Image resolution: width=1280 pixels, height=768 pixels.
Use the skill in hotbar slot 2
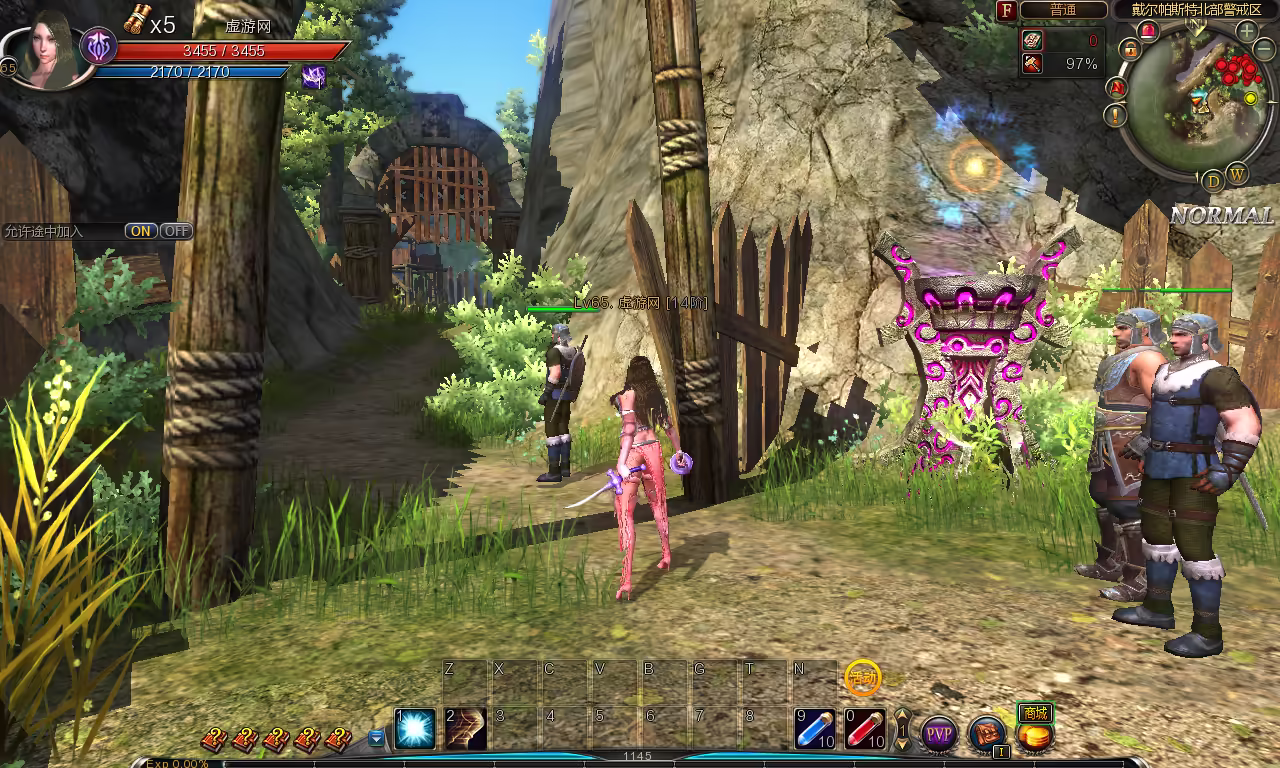tap(466, 729)
